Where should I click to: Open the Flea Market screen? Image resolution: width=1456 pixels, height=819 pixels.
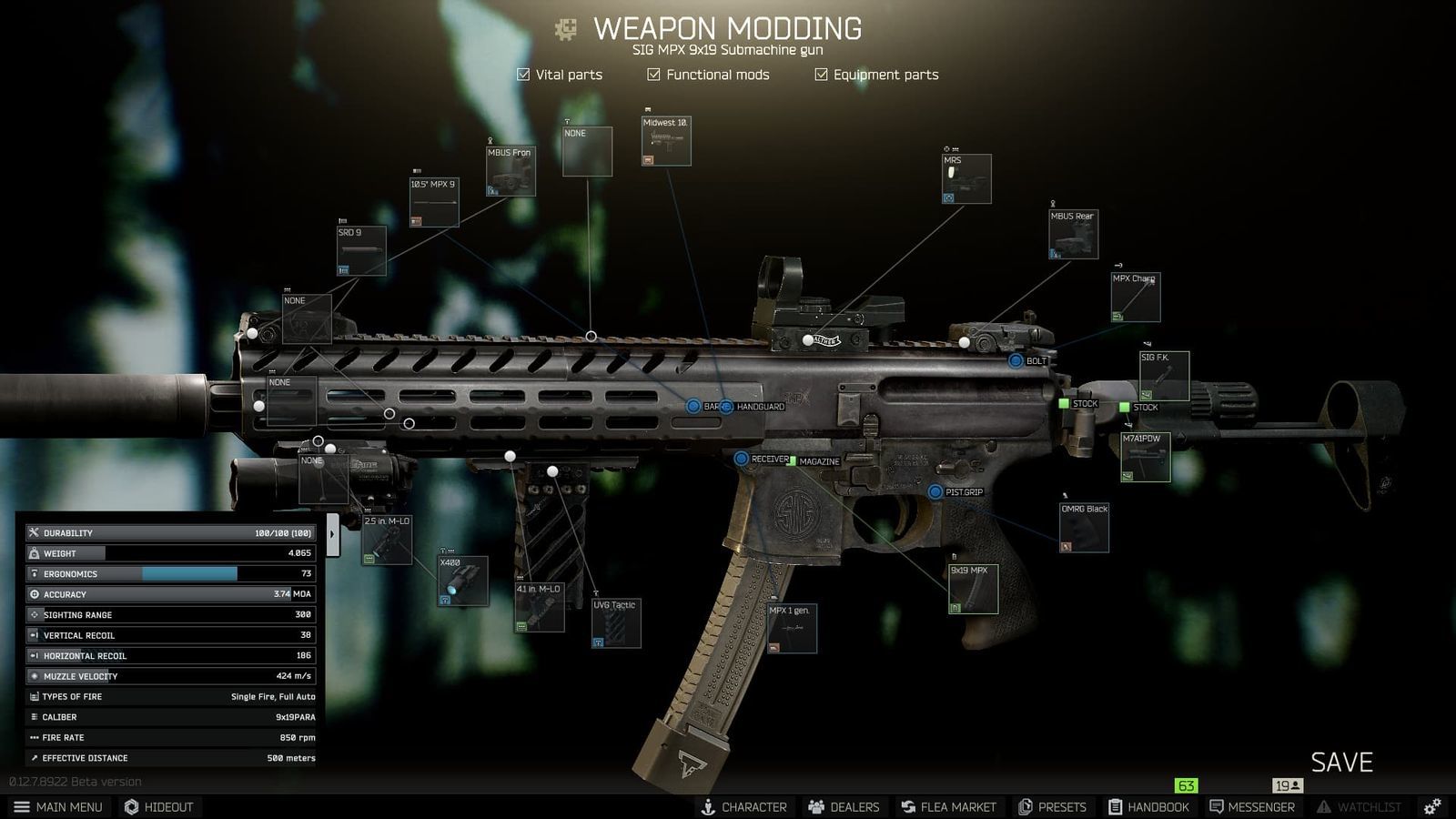tap(949, 806)
